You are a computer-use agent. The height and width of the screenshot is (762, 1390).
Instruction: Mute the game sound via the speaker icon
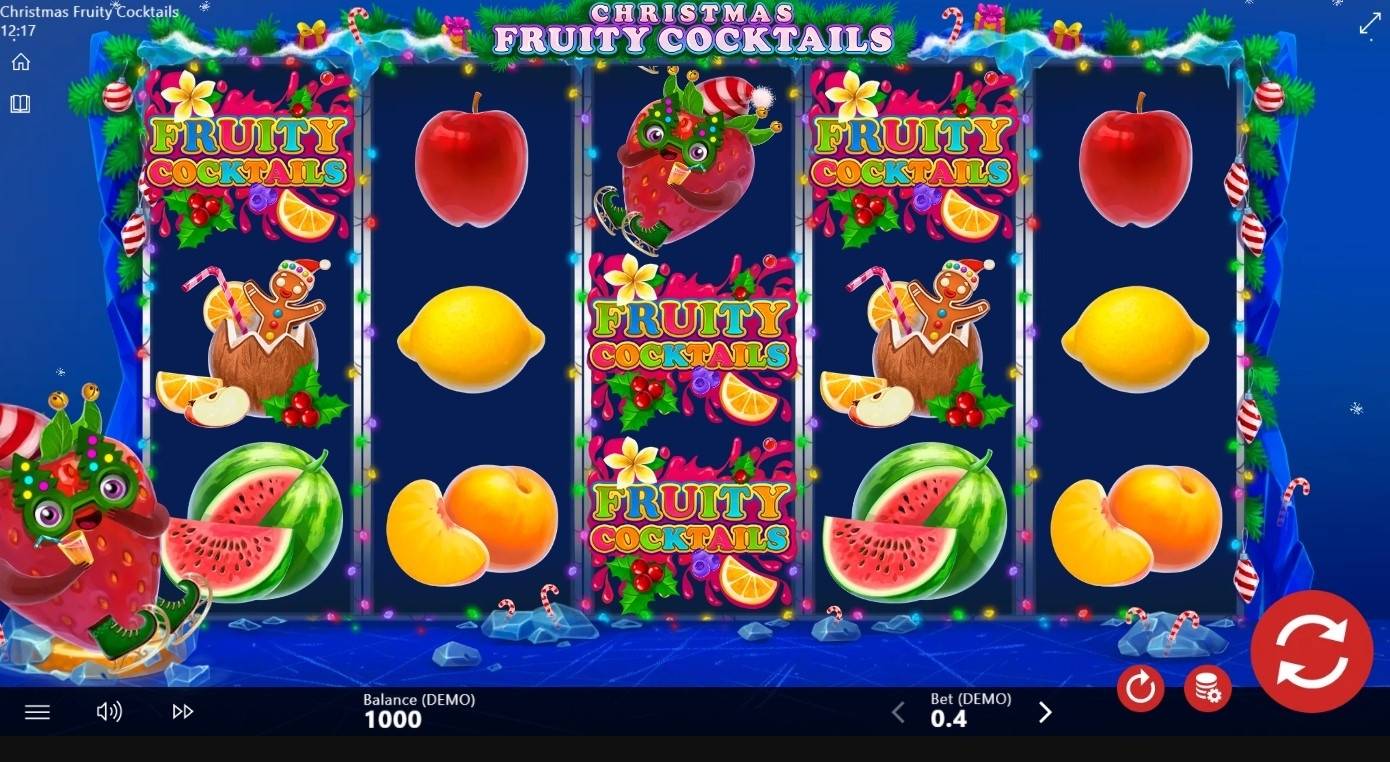[110, 711]
